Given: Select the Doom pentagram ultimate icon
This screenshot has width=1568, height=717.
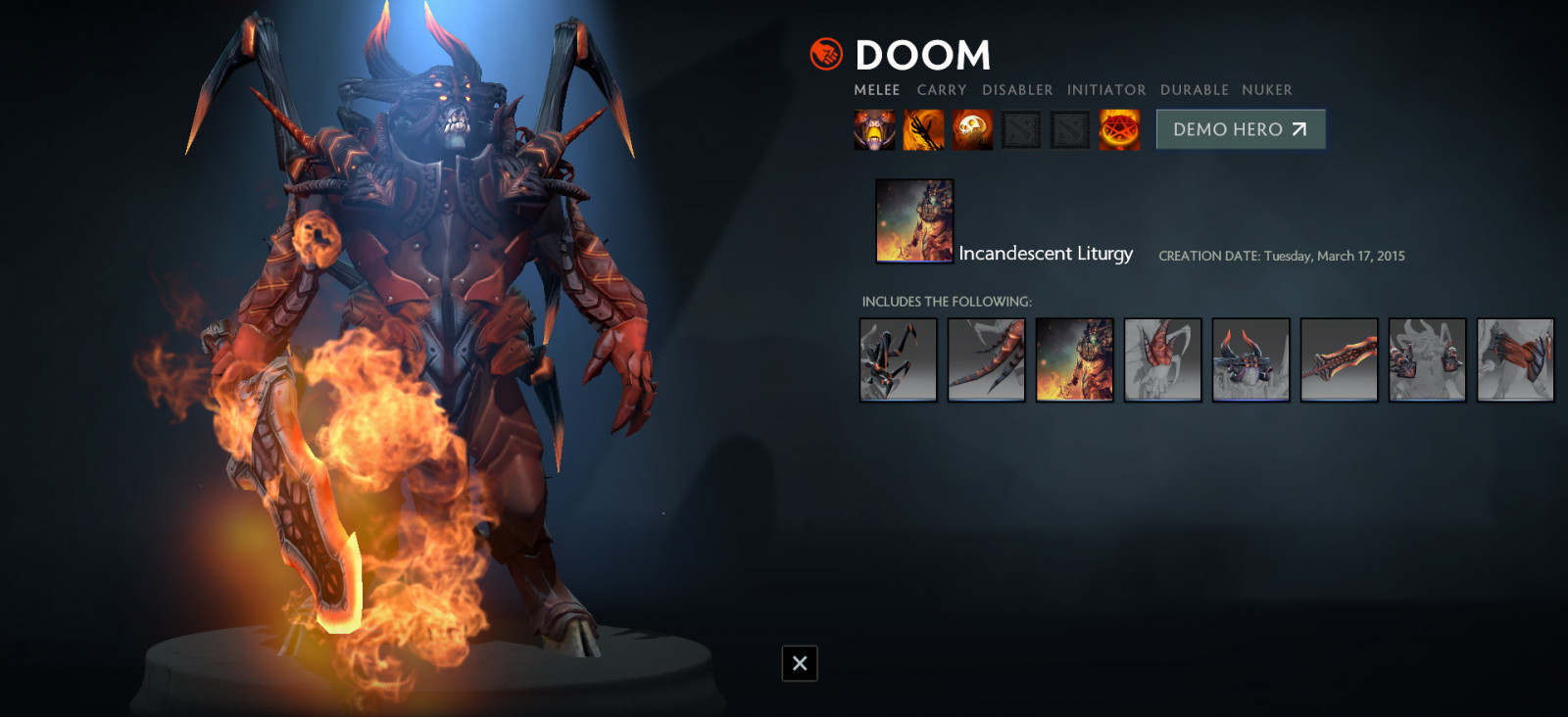Looking at the screenshot, I should click(1119, 129).
